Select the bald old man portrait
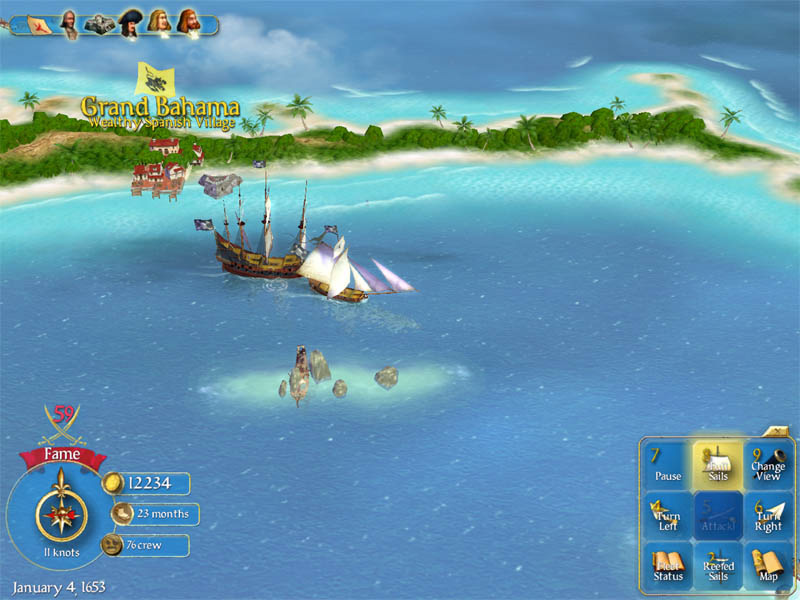 [x=70, y=23]
